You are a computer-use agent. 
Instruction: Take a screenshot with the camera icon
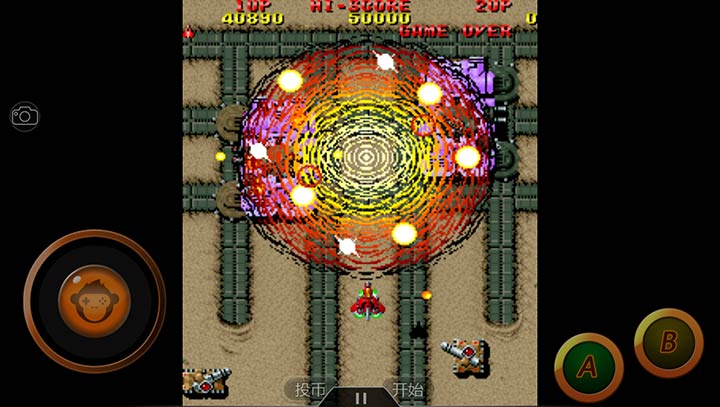point(25,116)
